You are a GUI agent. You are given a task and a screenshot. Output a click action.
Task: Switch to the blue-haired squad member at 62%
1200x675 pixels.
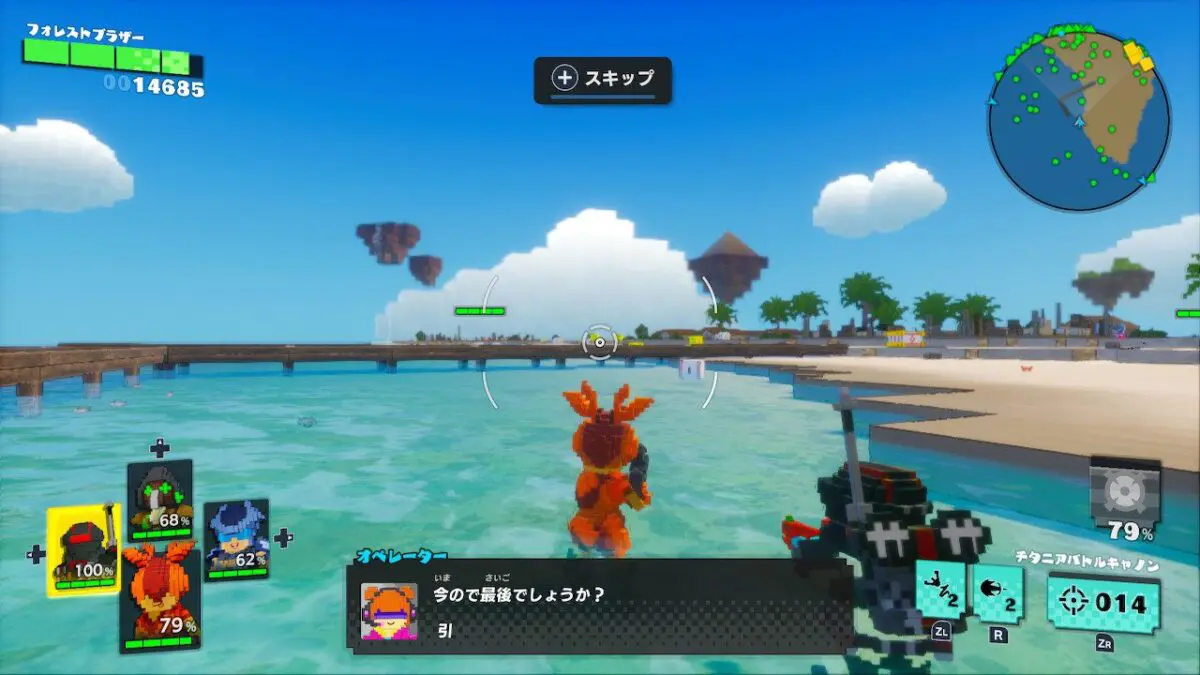[237, 540]
